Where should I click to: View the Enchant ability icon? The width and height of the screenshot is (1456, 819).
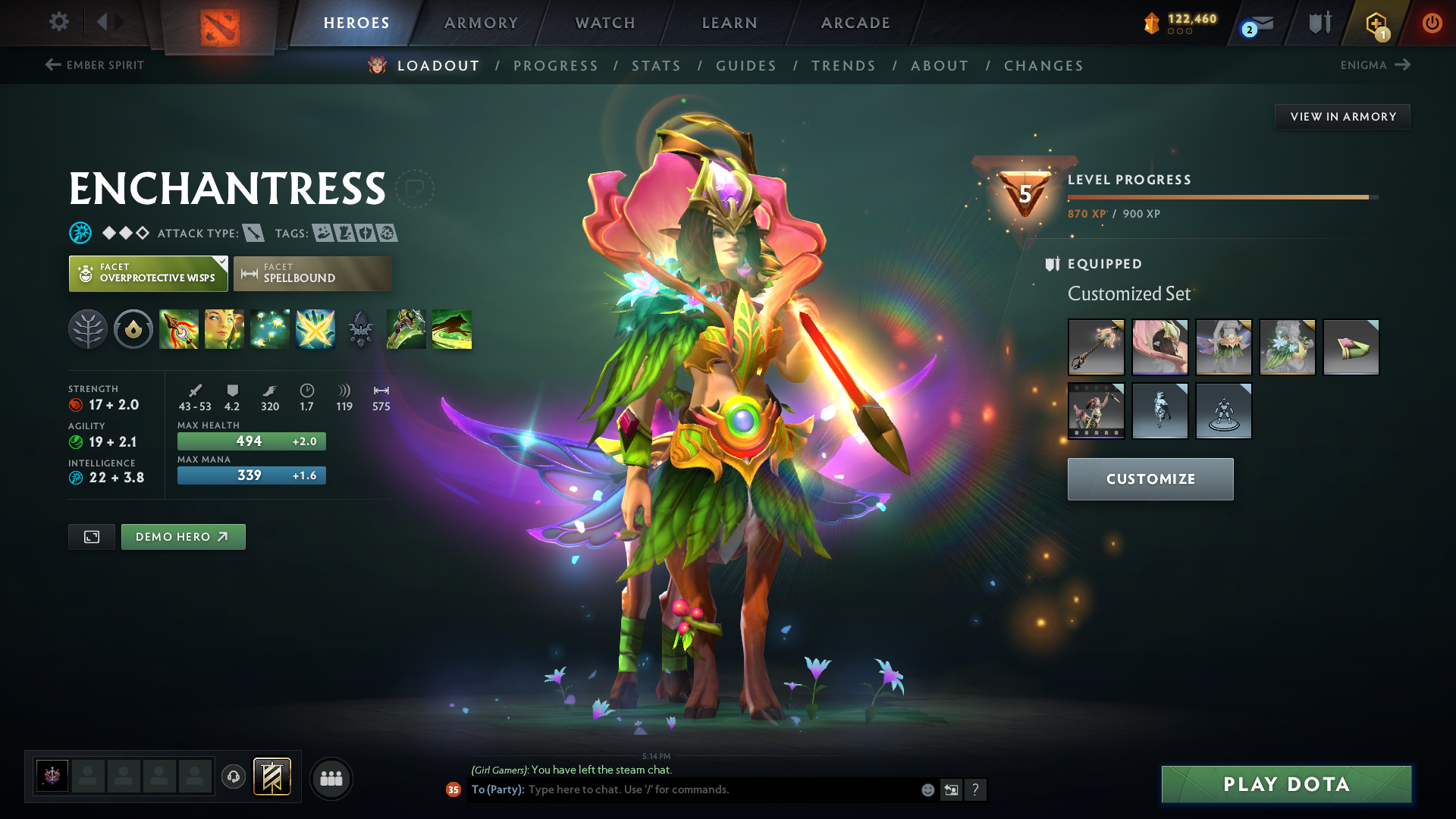(224, 329)
